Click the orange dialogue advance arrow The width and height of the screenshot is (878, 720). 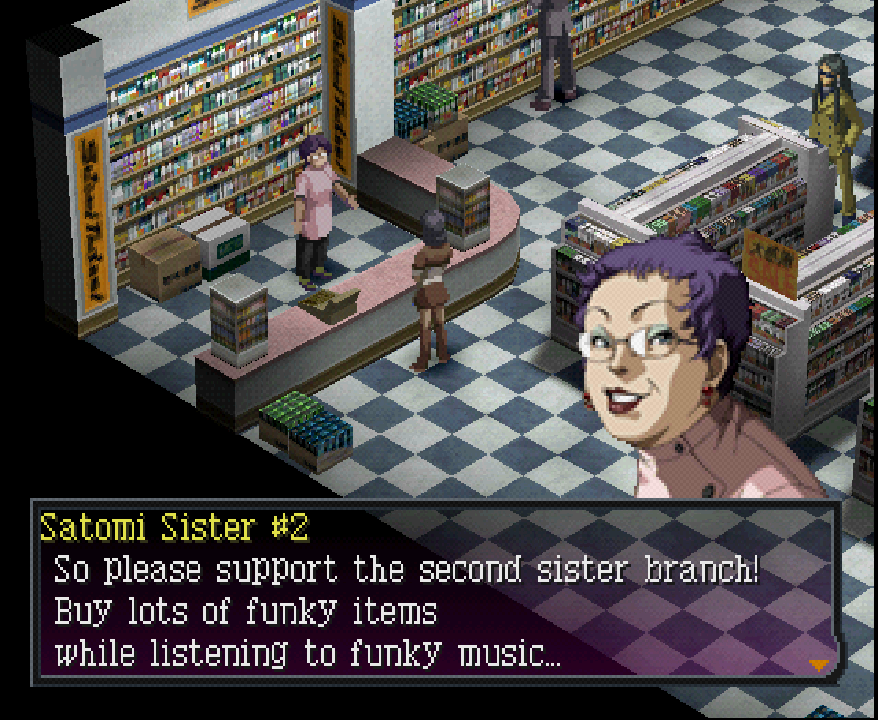click(820, 664)
